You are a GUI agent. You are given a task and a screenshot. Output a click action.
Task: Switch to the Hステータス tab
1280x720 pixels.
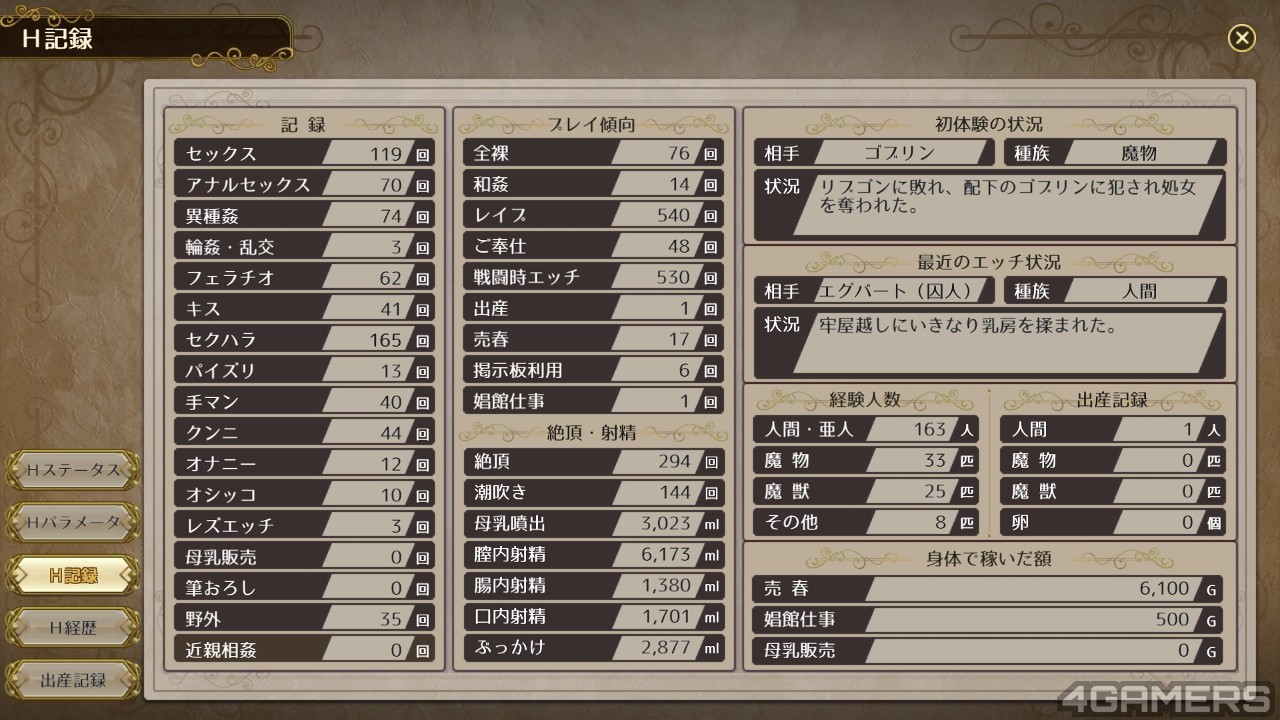73,469
